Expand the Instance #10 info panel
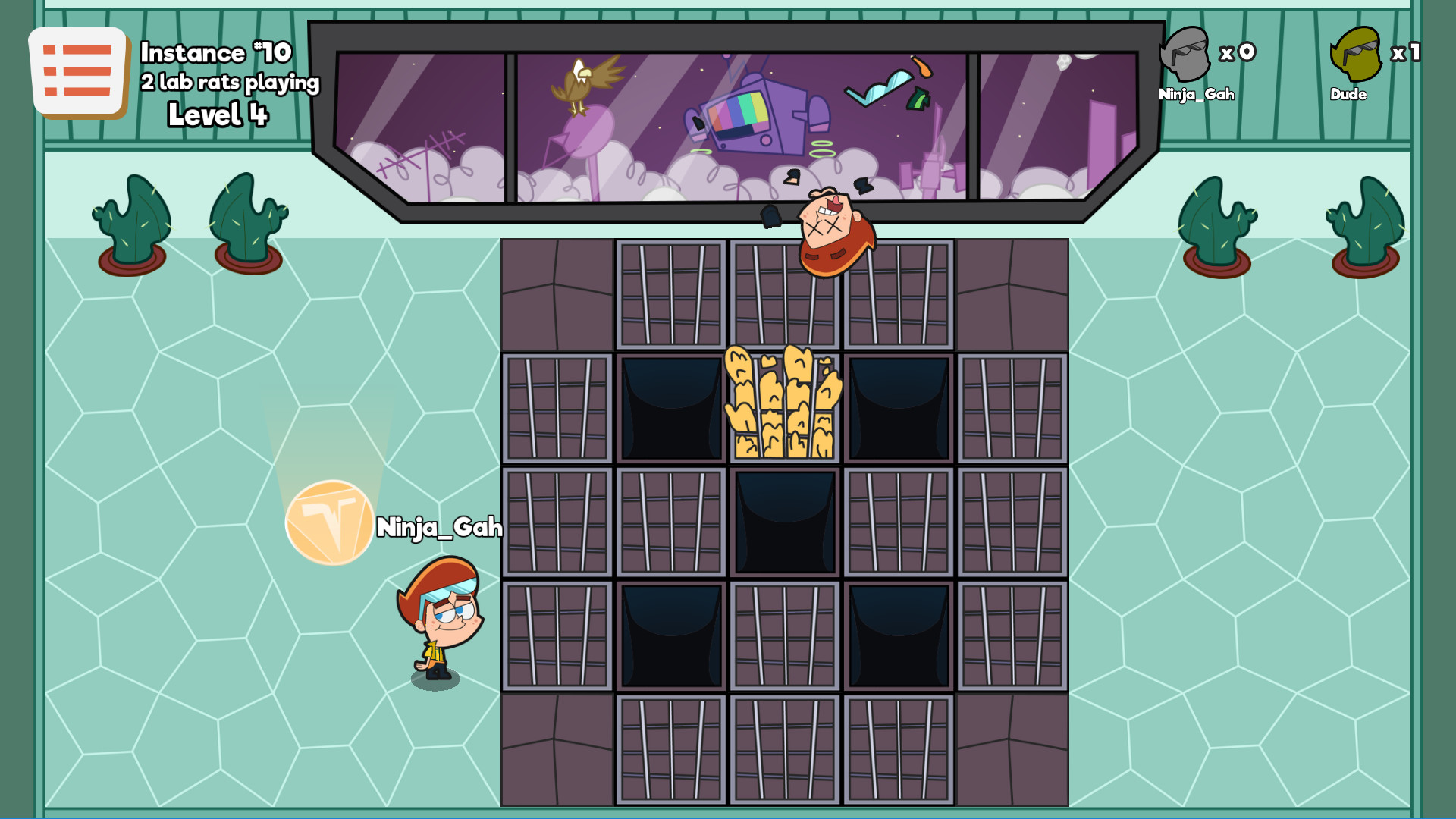The height and width of the screenshot is (819, 1456). point(212,53)
